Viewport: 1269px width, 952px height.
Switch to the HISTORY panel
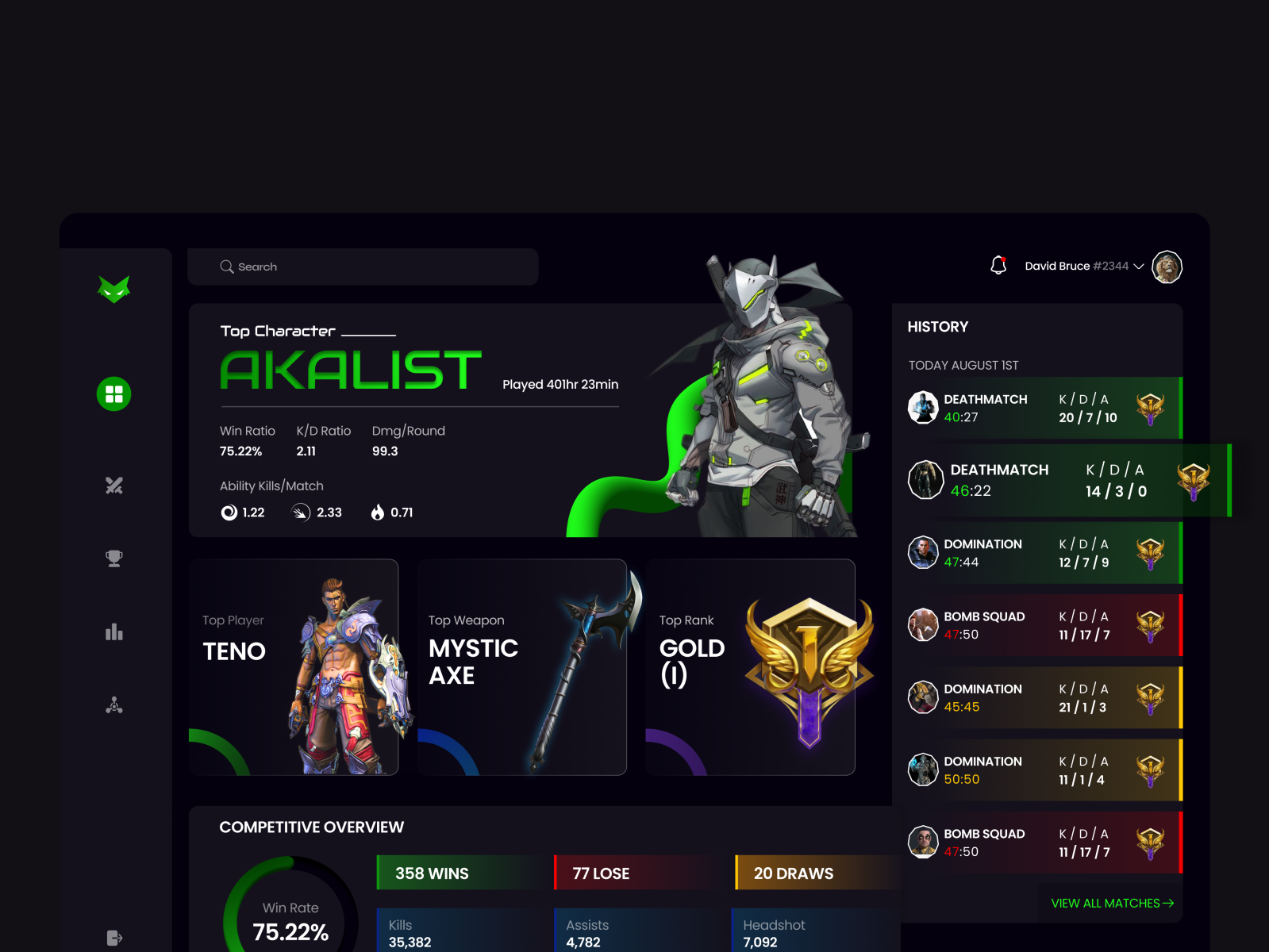point(937,326)
